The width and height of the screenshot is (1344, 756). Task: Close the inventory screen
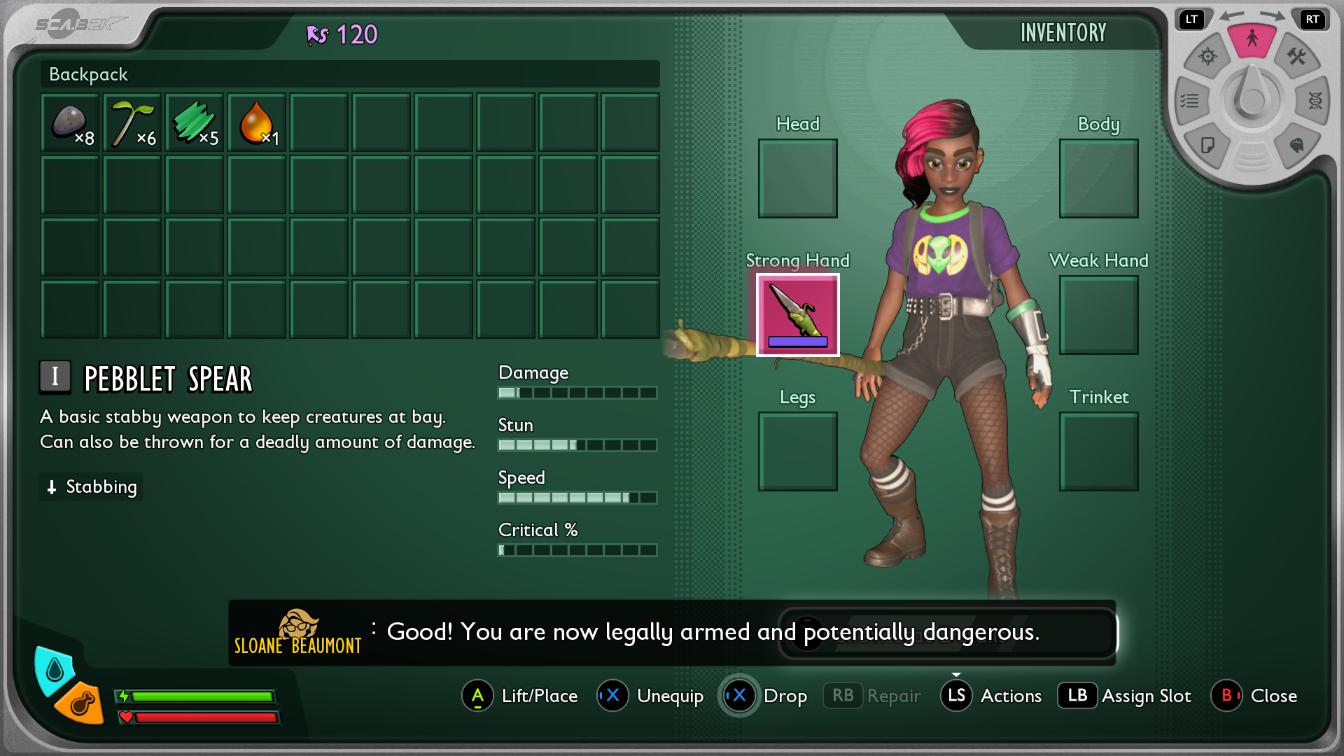1255,696
